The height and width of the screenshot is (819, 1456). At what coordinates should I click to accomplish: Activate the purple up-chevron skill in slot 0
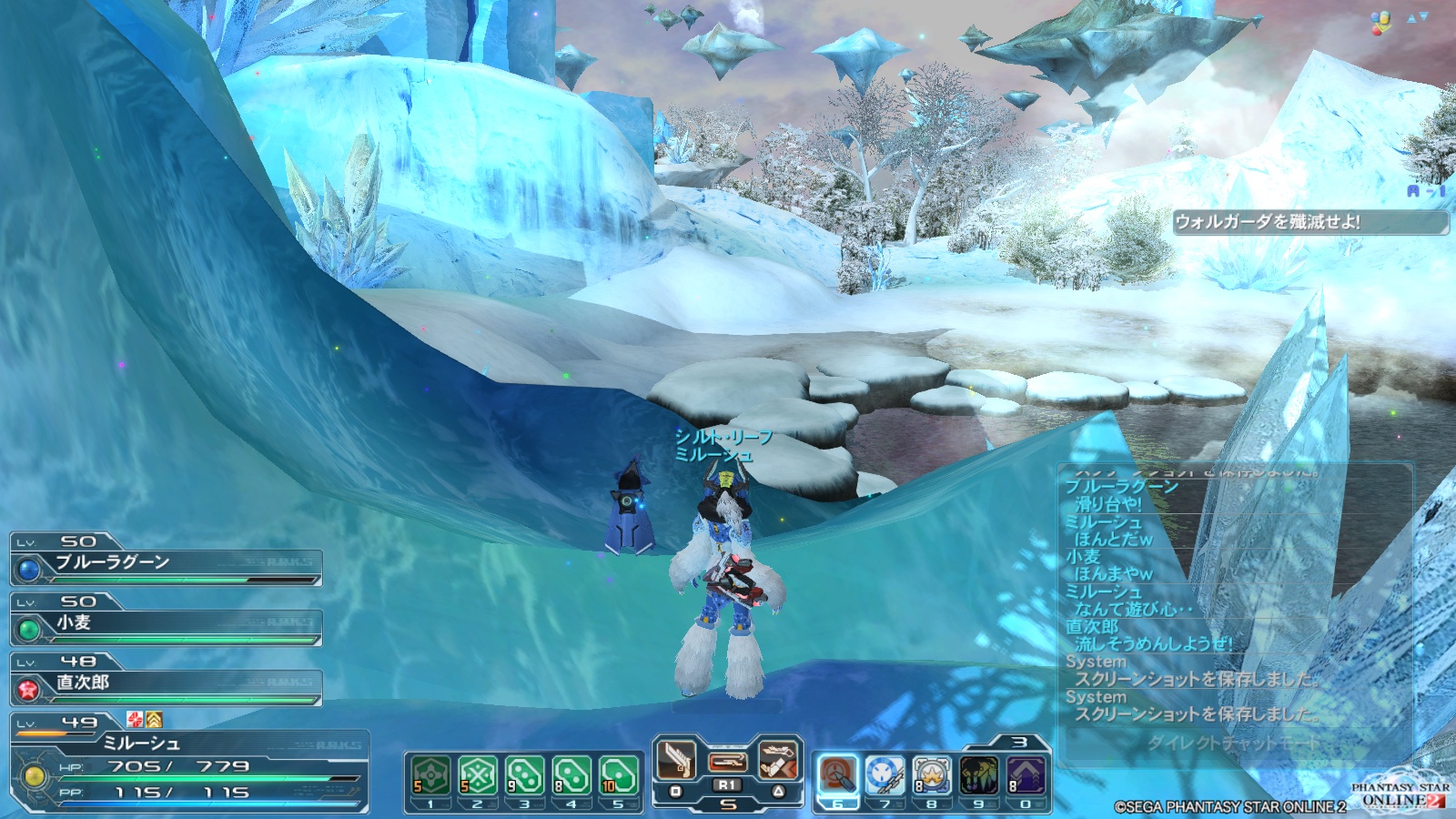pos(1026,775)
